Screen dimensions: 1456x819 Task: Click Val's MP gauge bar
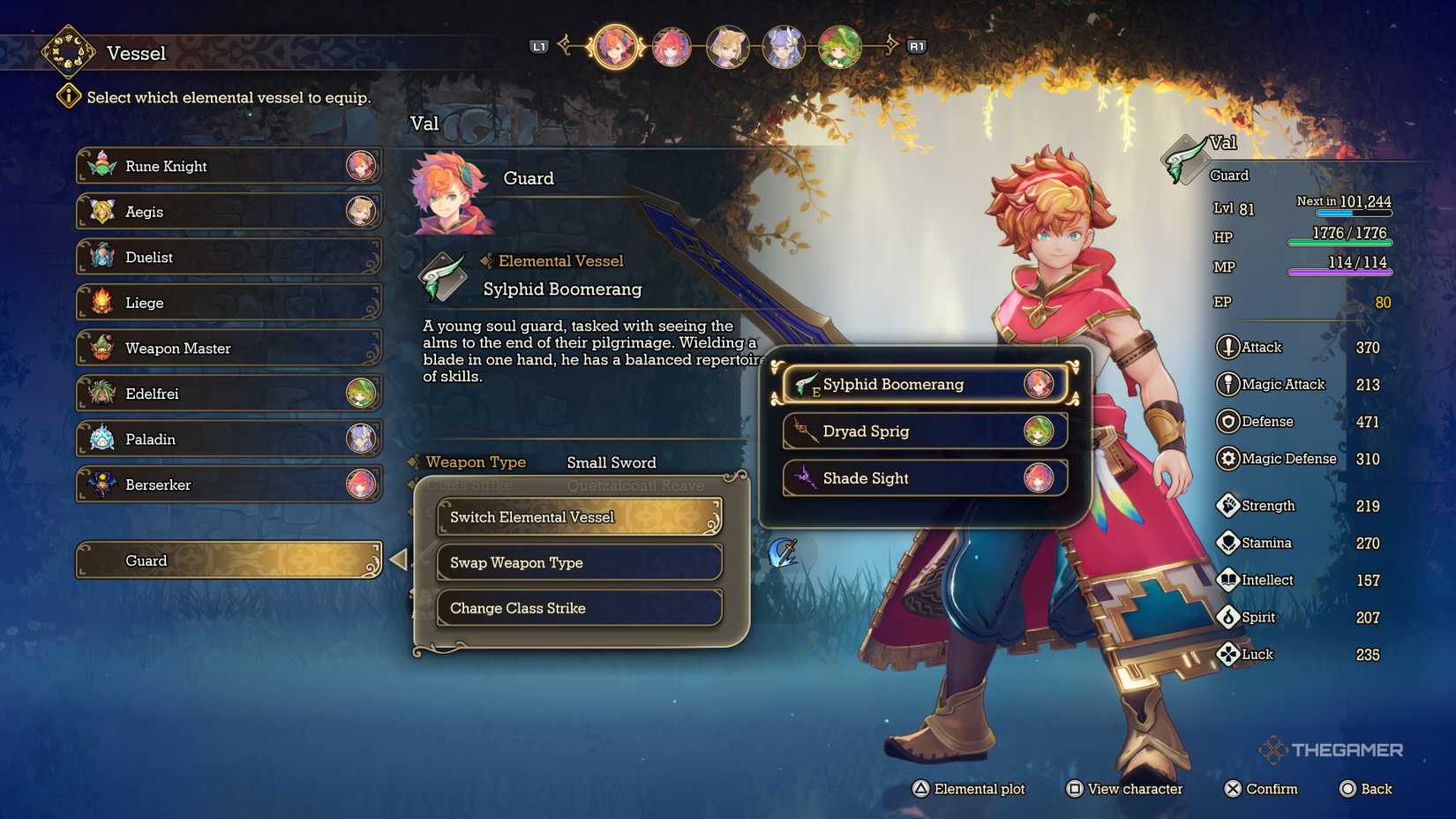pyautogui.click(x=1340, y=271)
